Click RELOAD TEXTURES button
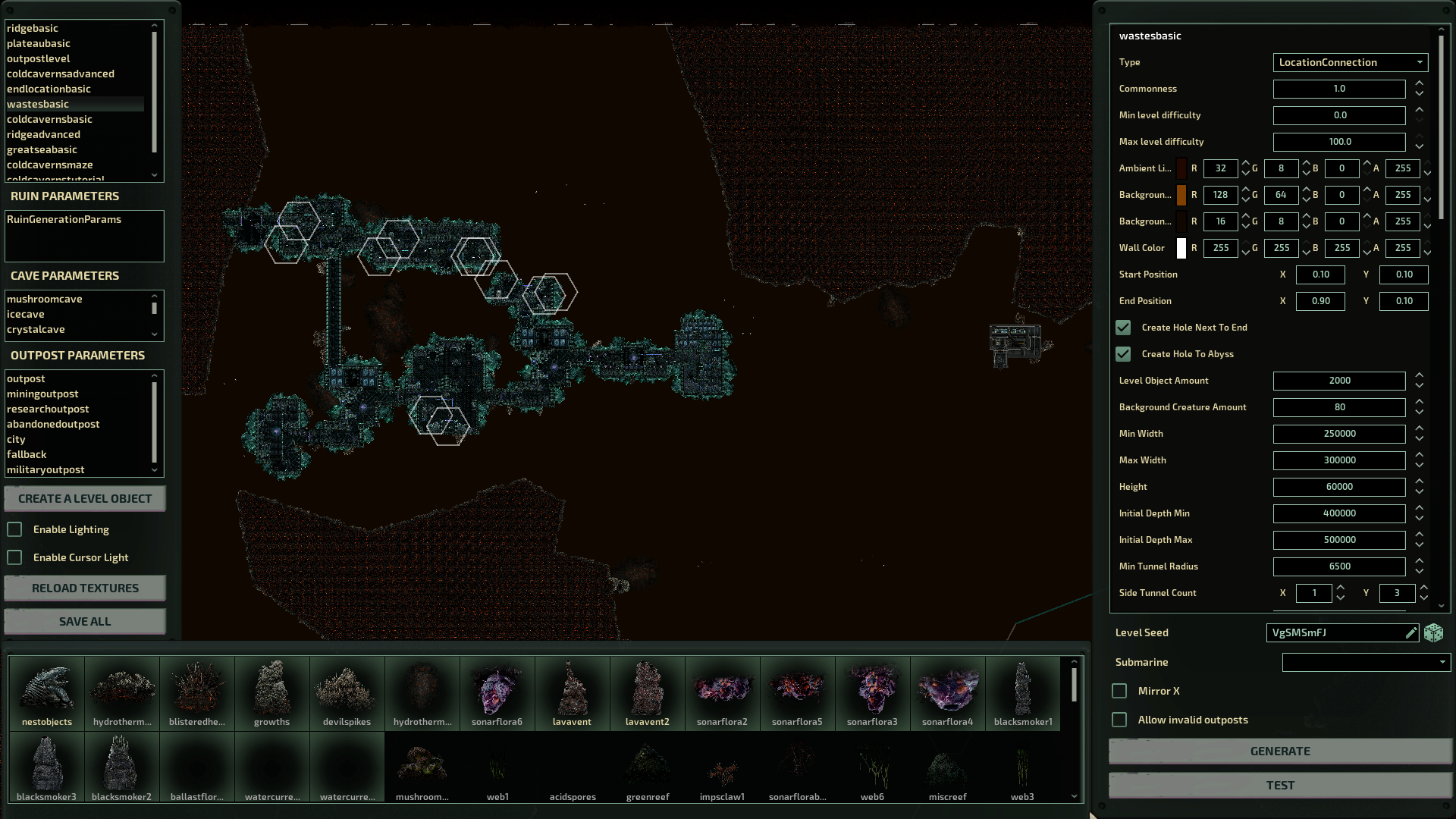Viewport: 1456px width, 819px height. click(85, 588)
